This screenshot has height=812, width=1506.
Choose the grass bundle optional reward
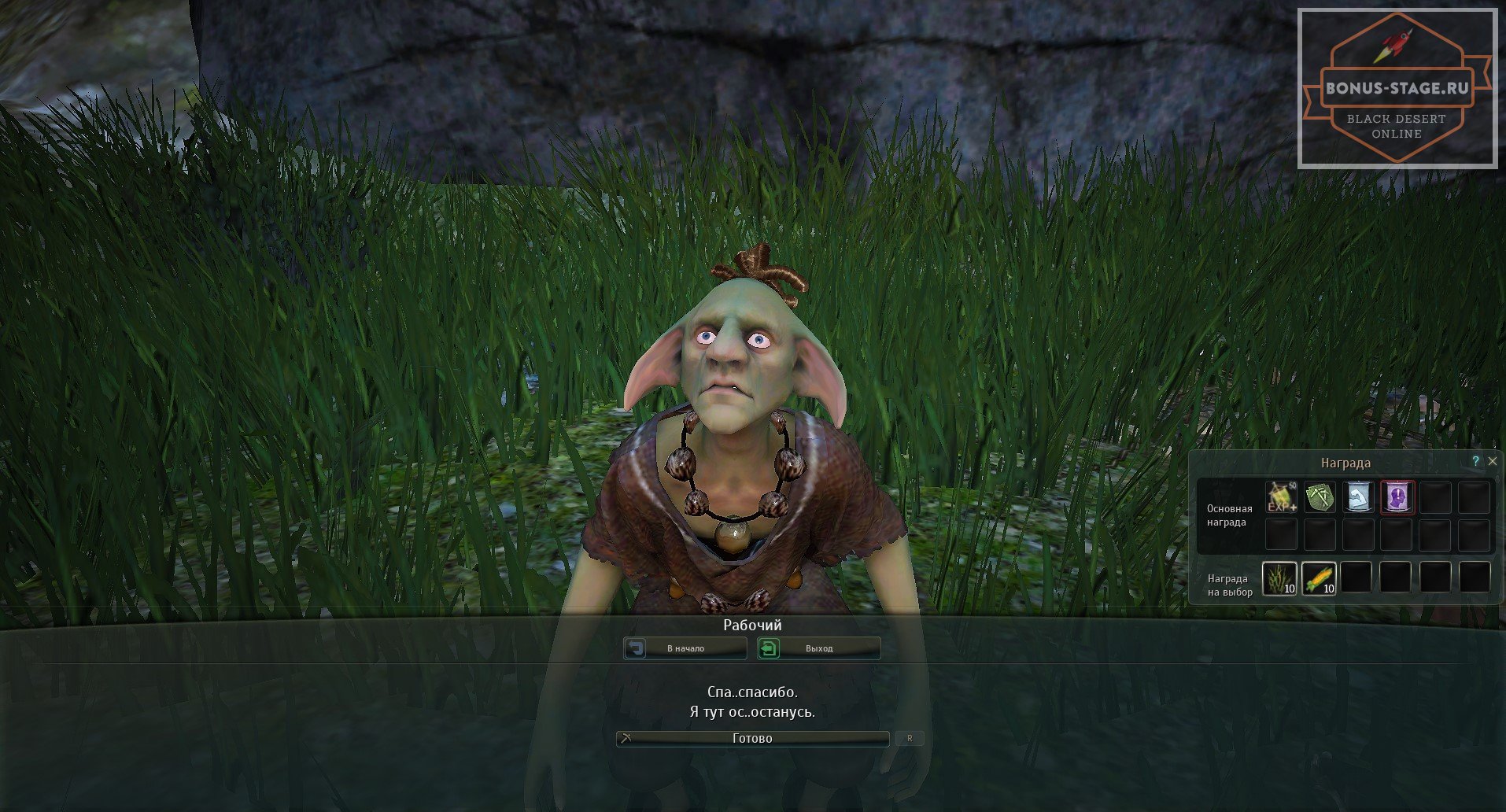coord(1279,578)
